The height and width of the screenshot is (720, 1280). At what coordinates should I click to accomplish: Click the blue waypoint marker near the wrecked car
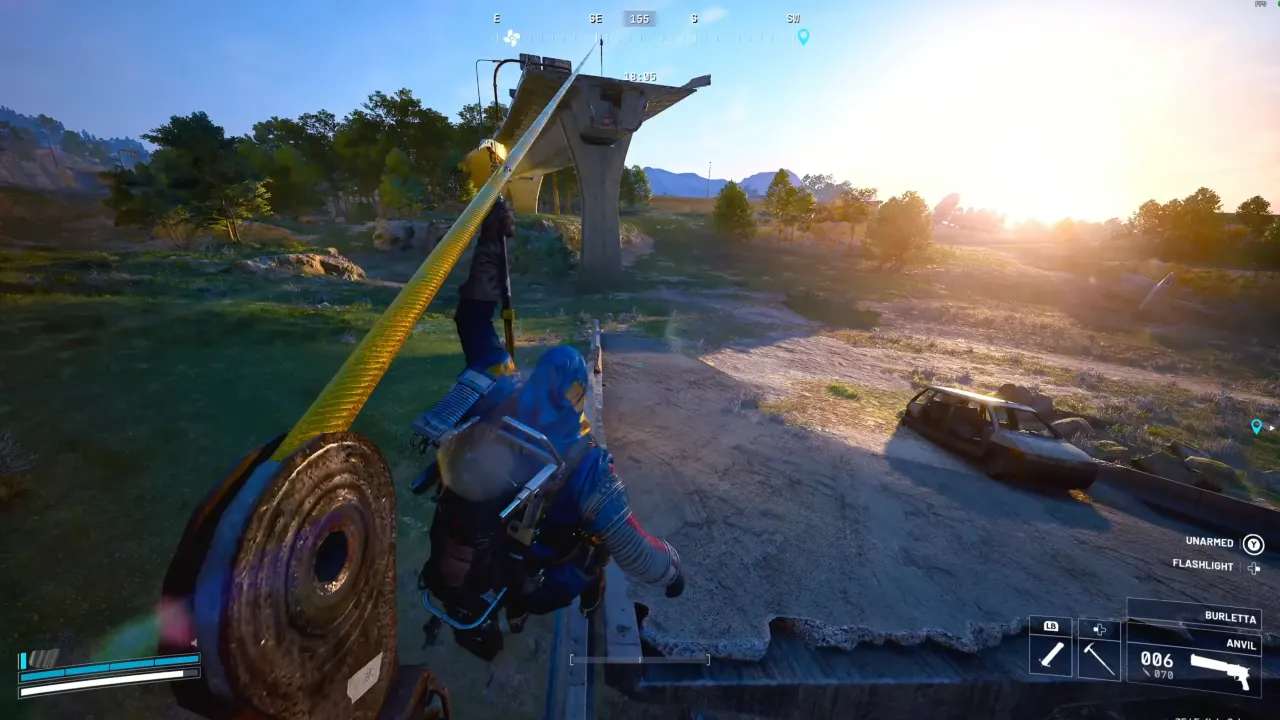pos(1257,426)
